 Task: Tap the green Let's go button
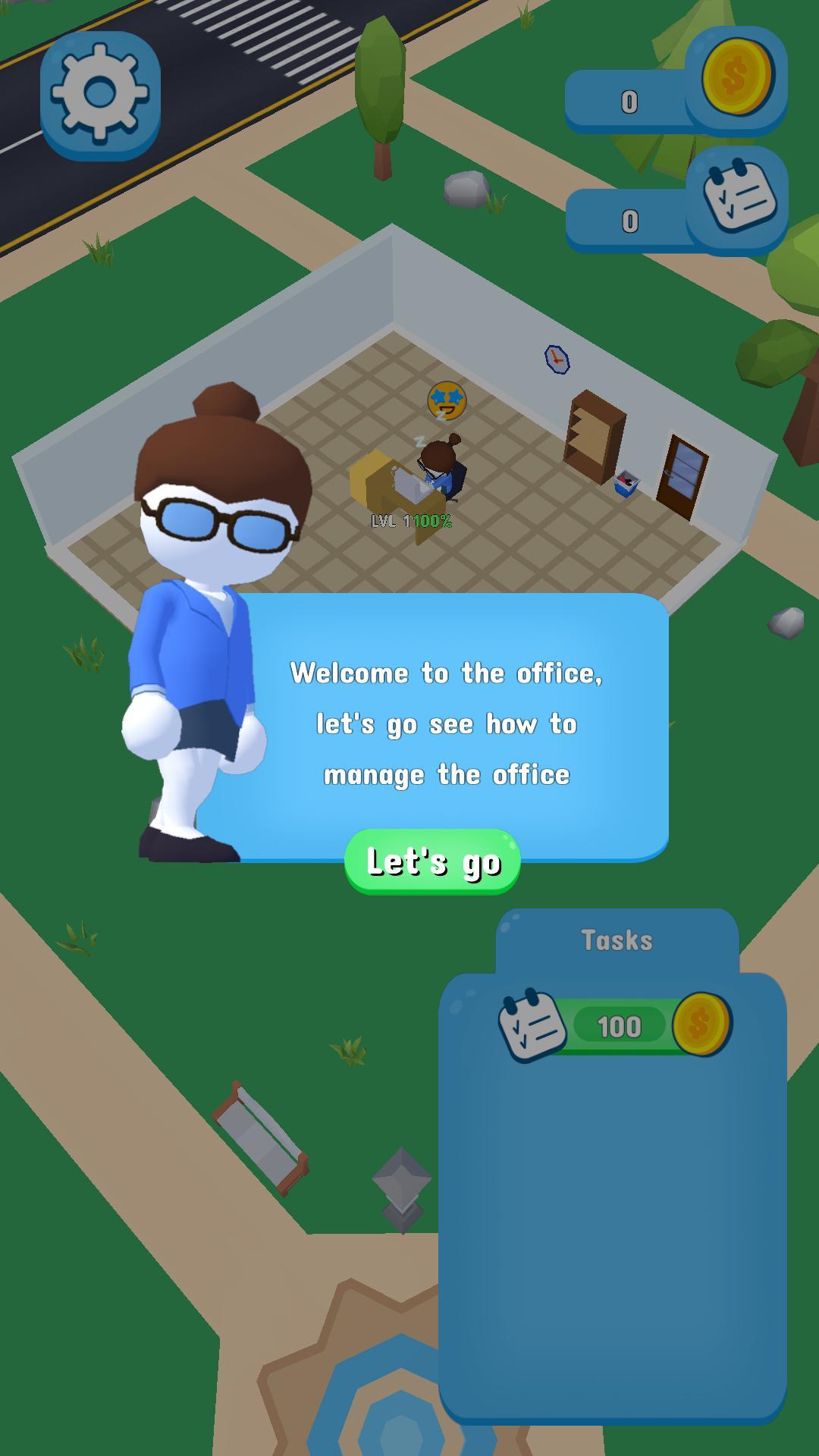click(x=432, y=861)
